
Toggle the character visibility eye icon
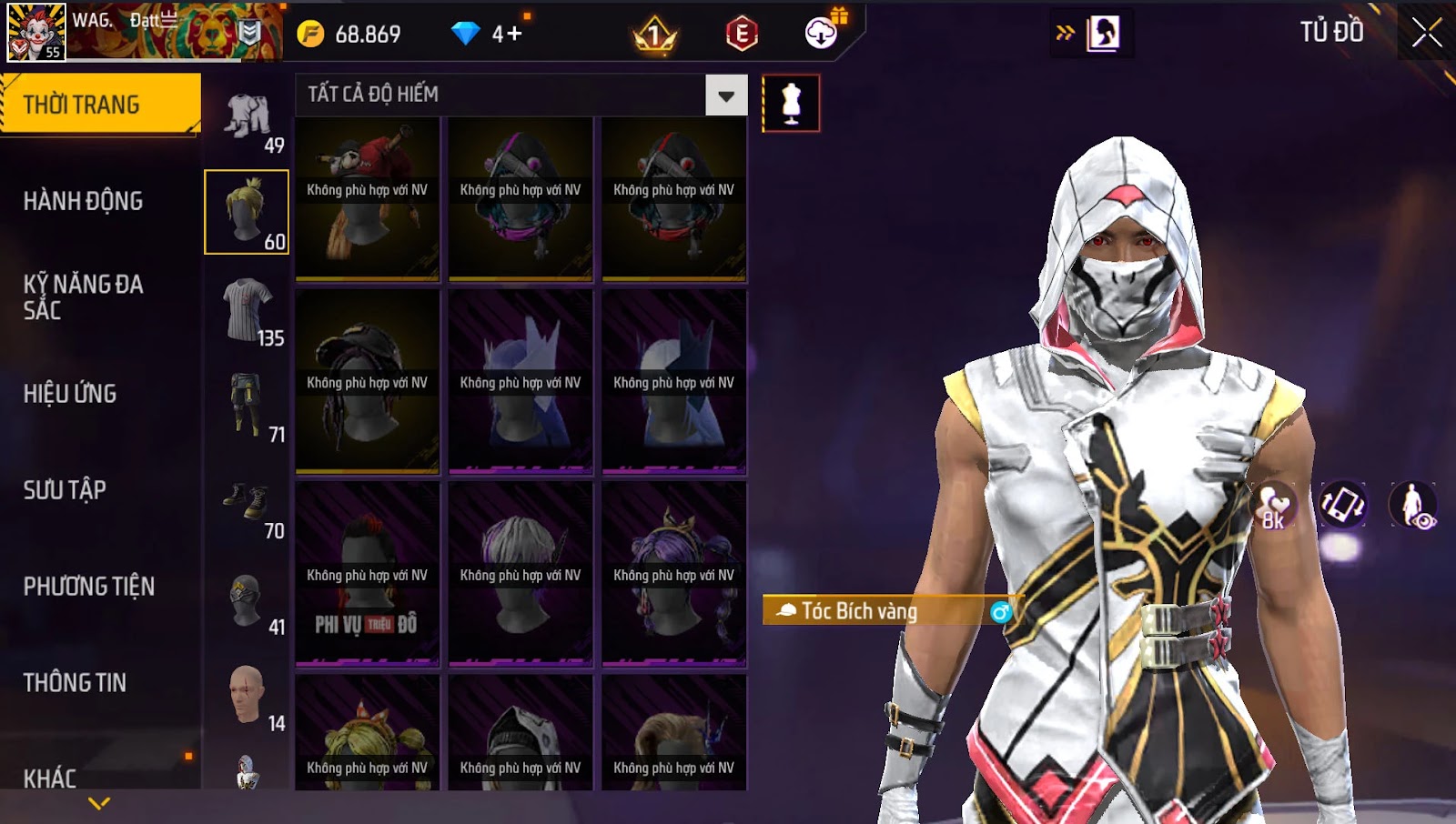coord(1412,505)
